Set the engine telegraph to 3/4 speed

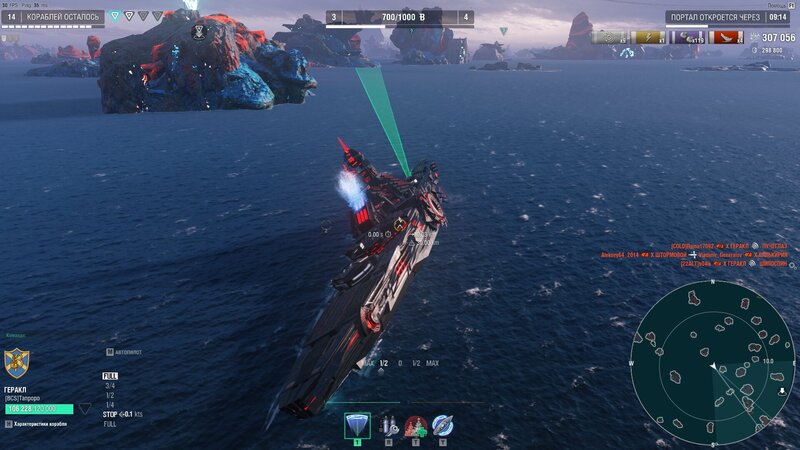click(109, 385)
